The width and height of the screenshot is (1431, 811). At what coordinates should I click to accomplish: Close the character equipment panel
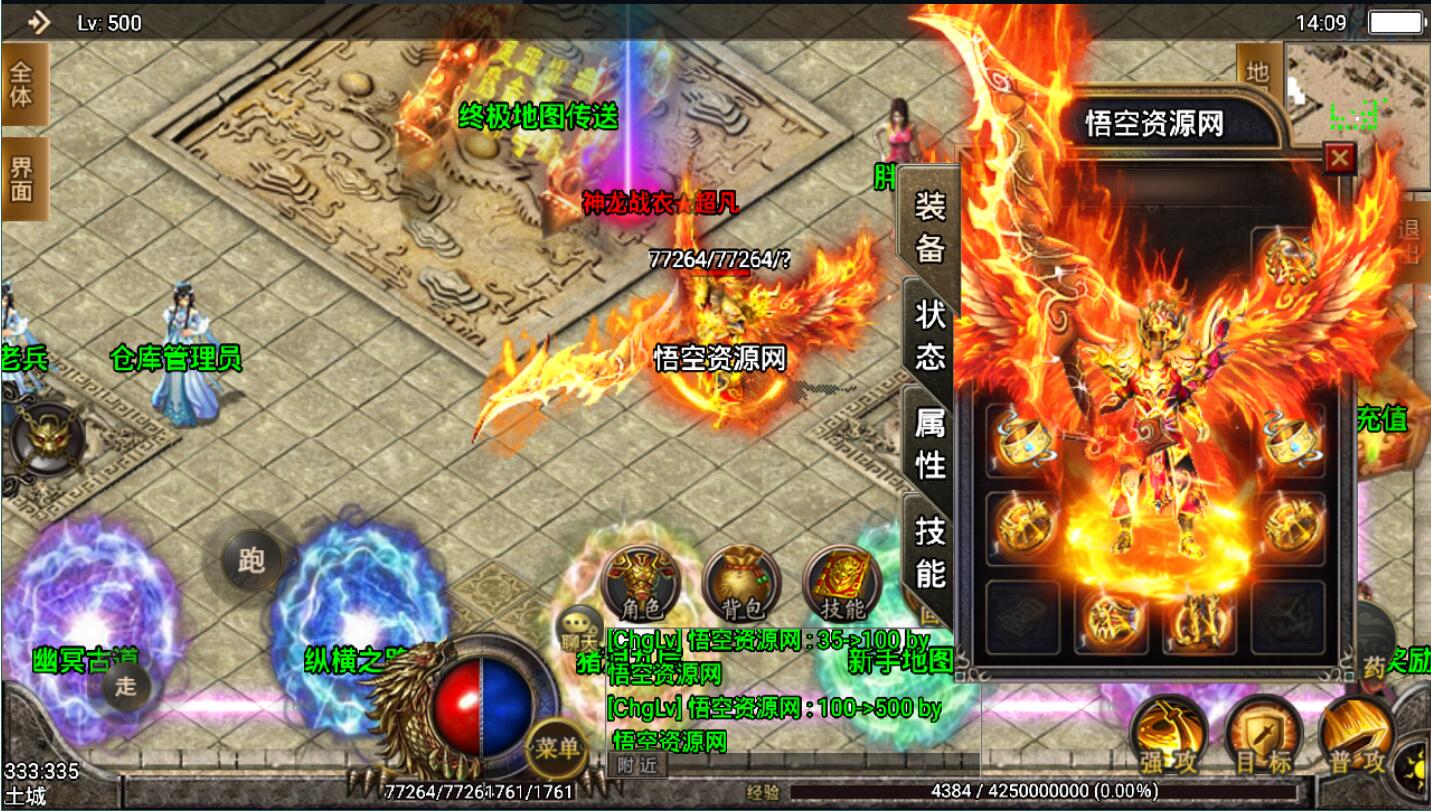point(1339,158)
